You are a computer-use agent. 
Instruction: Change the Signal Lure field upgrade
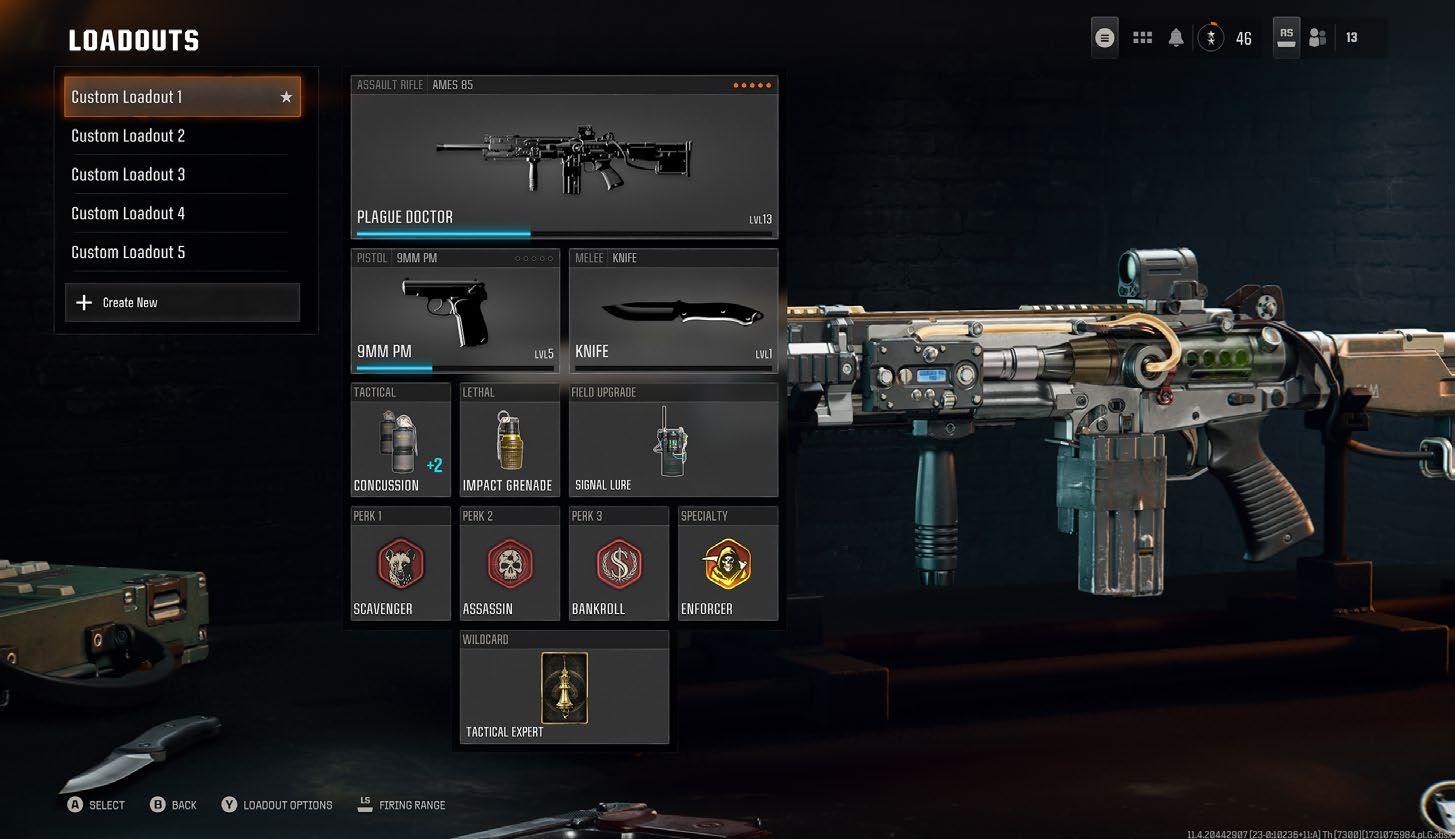(673, 440)
